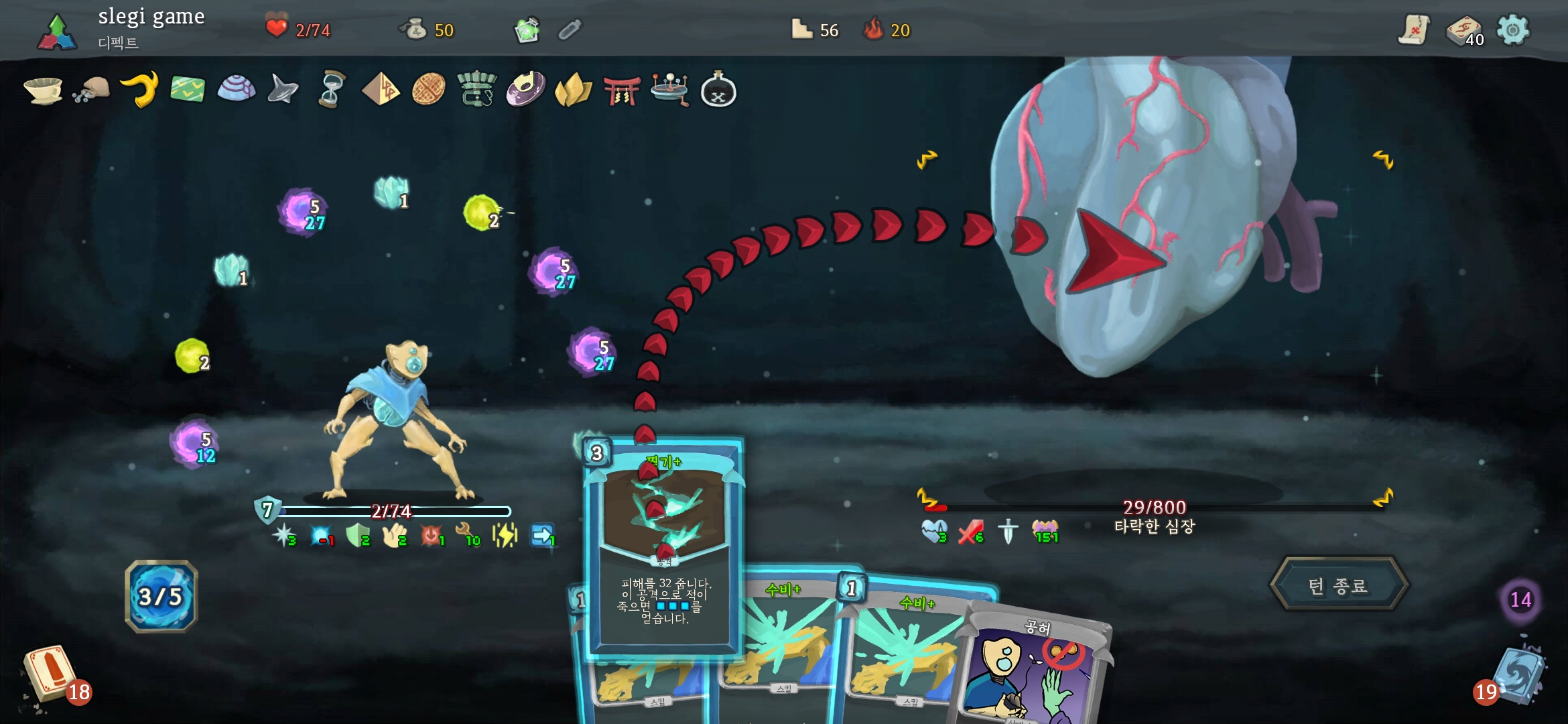The height and width of the screenshot is (724, 1568).
Task: Open the settings gear menu
Action: 1513,30
